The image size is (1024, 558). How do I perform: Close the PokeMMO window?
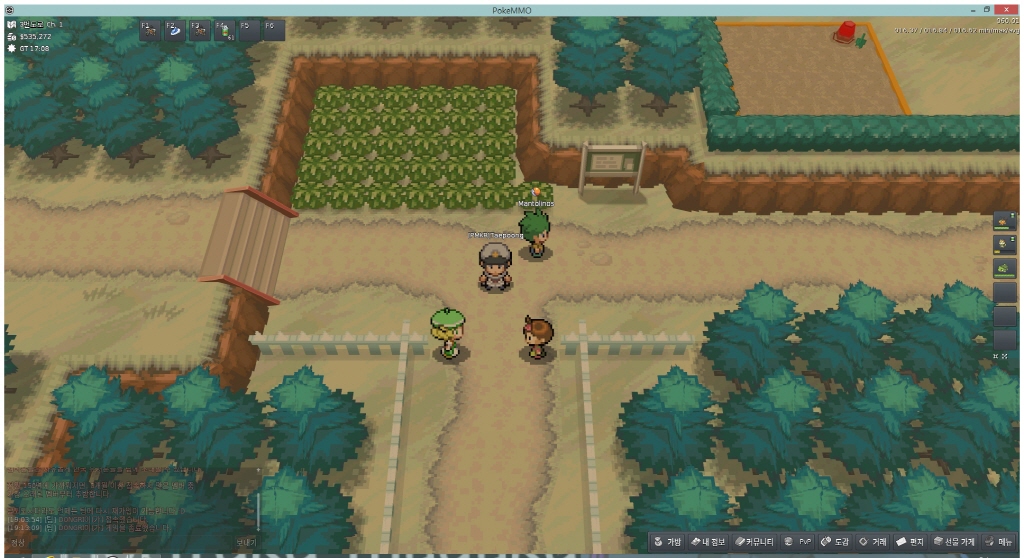click(x=1006, y=8)
